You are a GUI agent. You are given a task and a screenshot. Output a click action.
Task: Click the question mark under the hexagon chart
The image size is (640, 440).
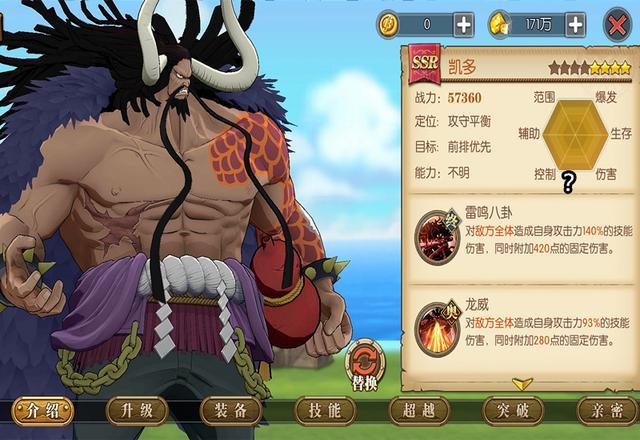click(569, 182)
